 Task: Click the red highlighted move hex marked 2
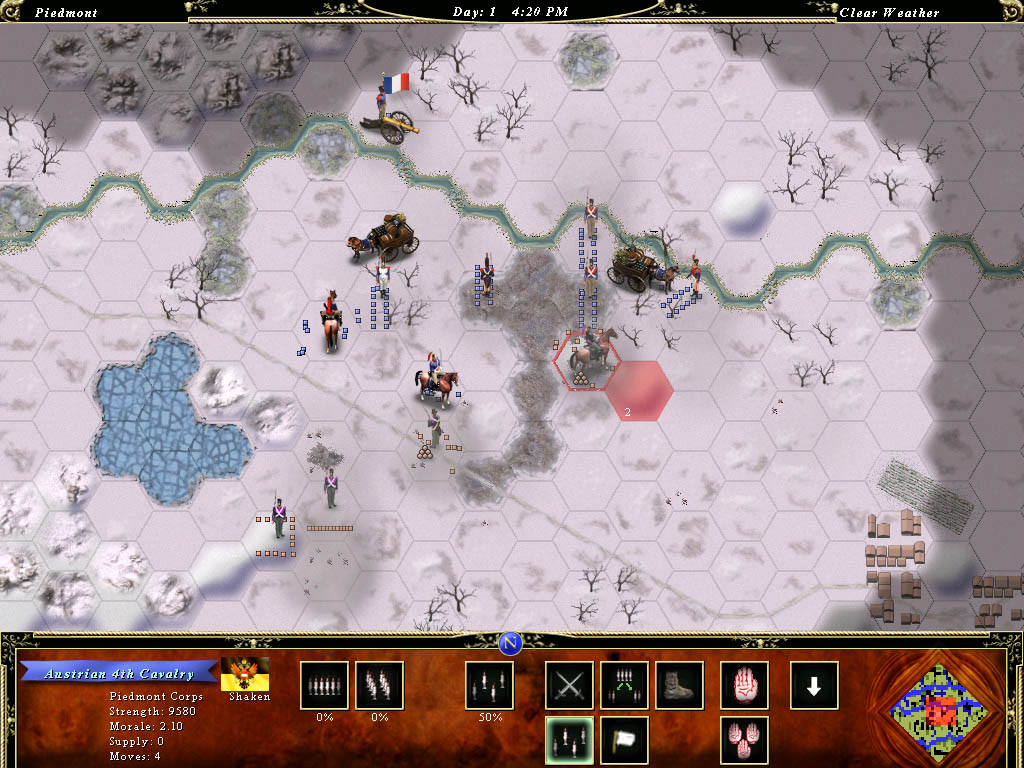coord(638,391)
